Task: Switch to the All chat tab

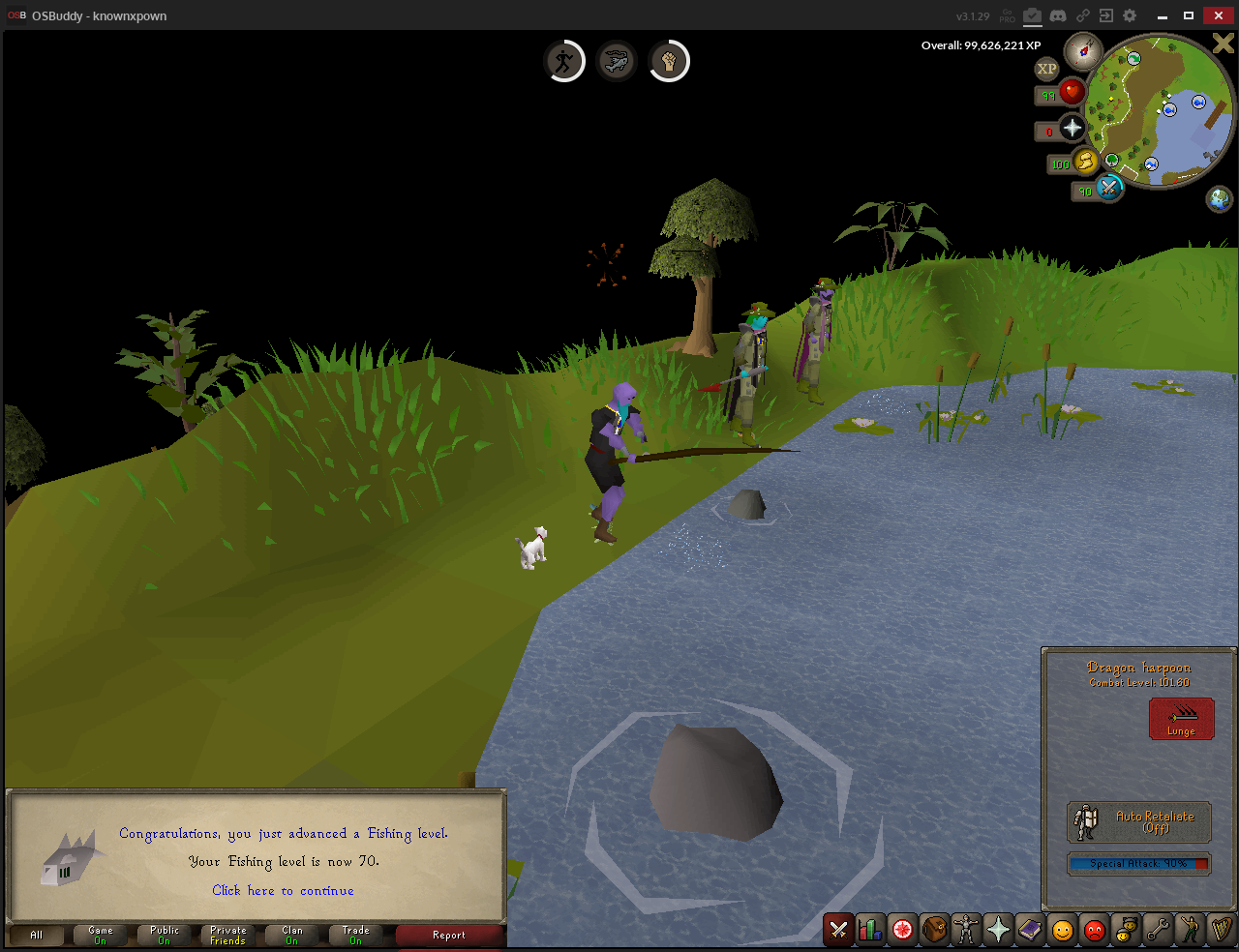Action: point(36,936)
